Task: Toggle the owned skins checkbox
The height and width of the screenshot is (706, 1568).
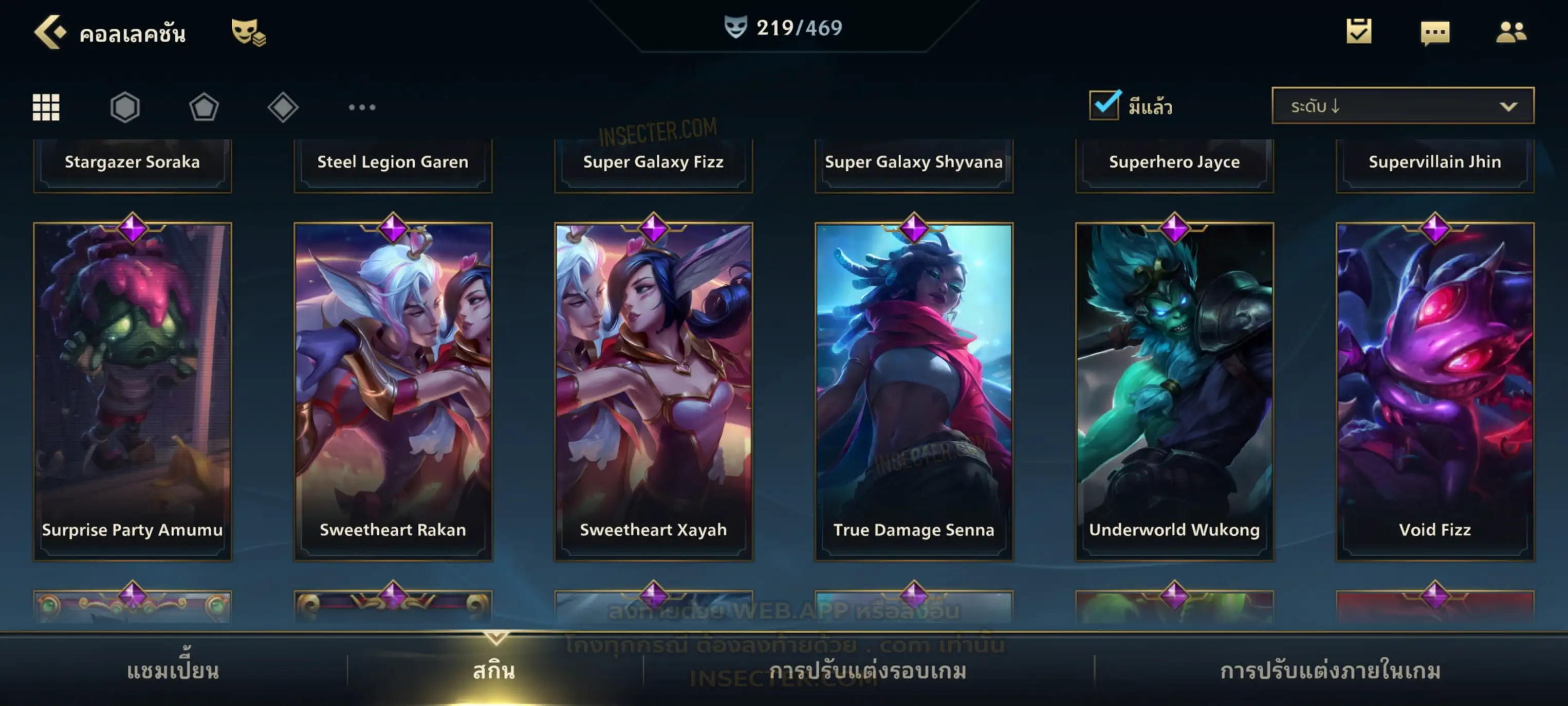Action: (x=1104, y=105)
